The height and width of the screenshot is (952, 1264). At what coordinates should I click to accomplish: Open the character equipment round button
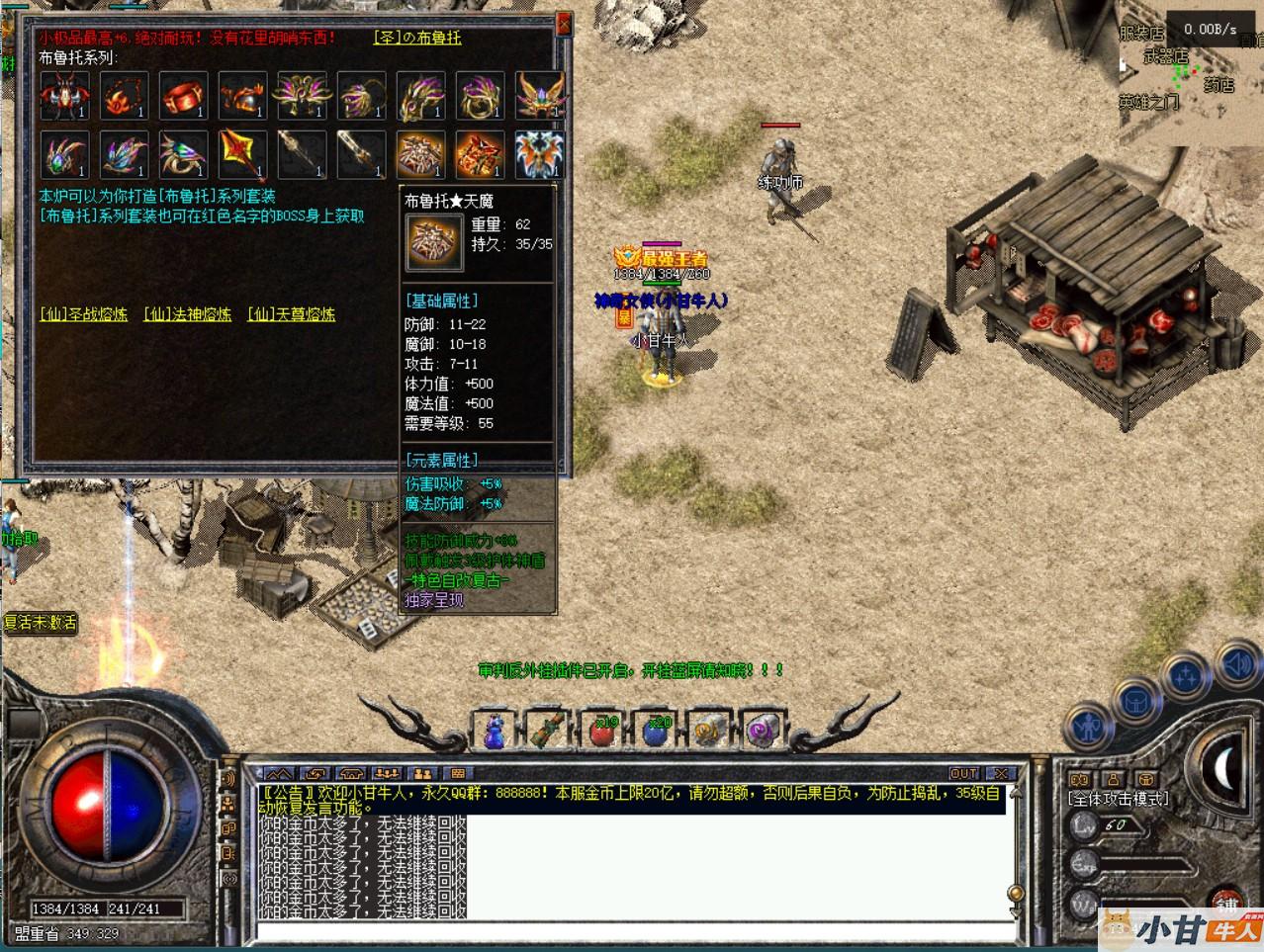click(1086, 728)
